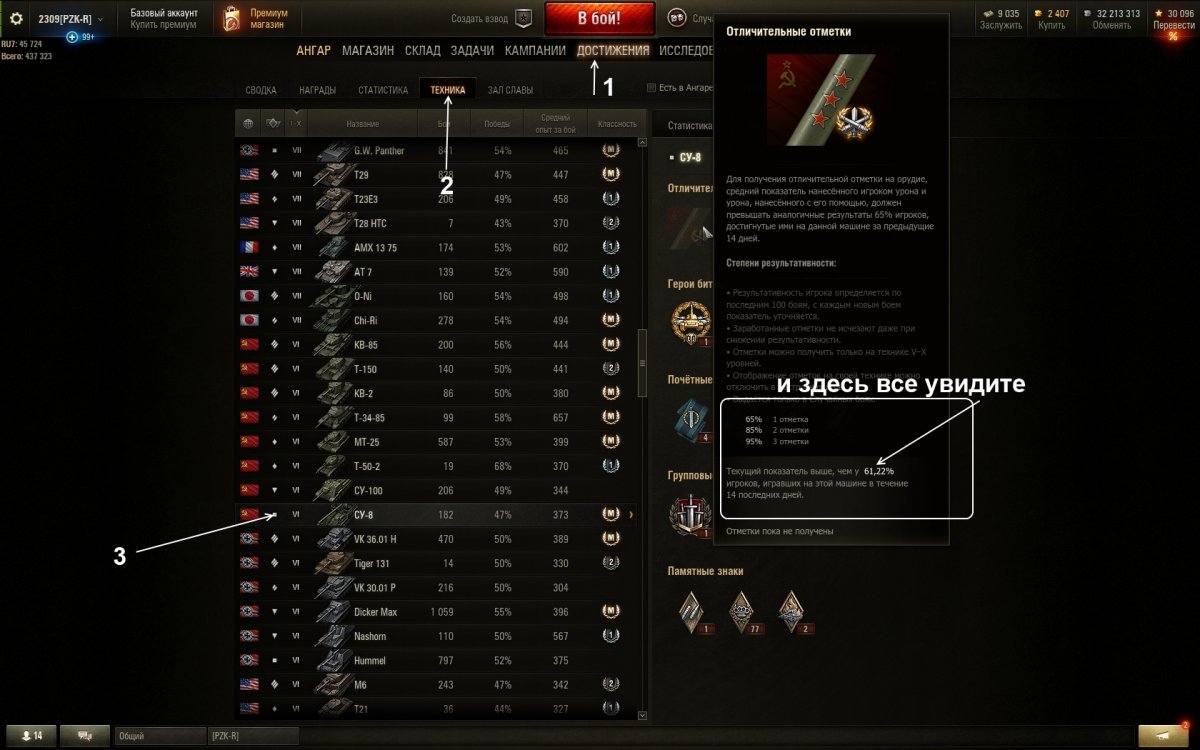Switch to the СТАТИСТИКА tab
The width and height of the screenshot is (1200, 750).
383,90
